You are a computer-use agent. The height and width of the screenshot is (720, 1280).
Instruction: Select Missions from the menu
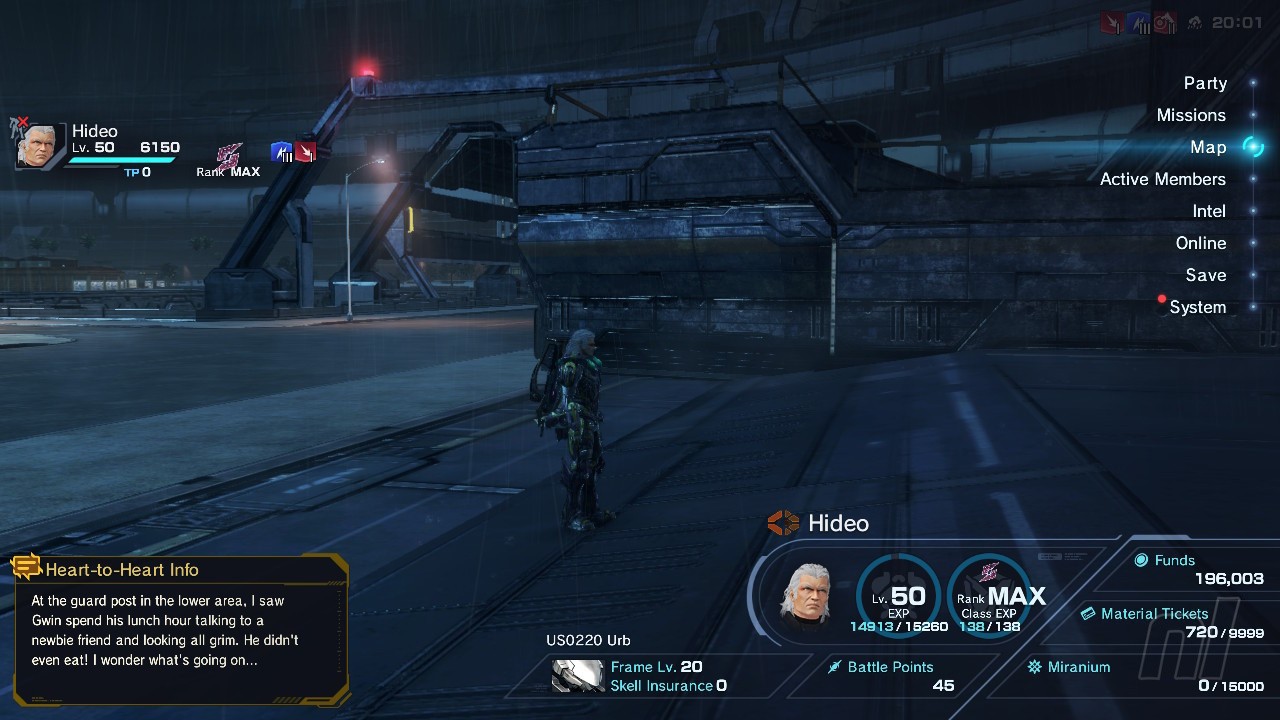coord(1190,115)
